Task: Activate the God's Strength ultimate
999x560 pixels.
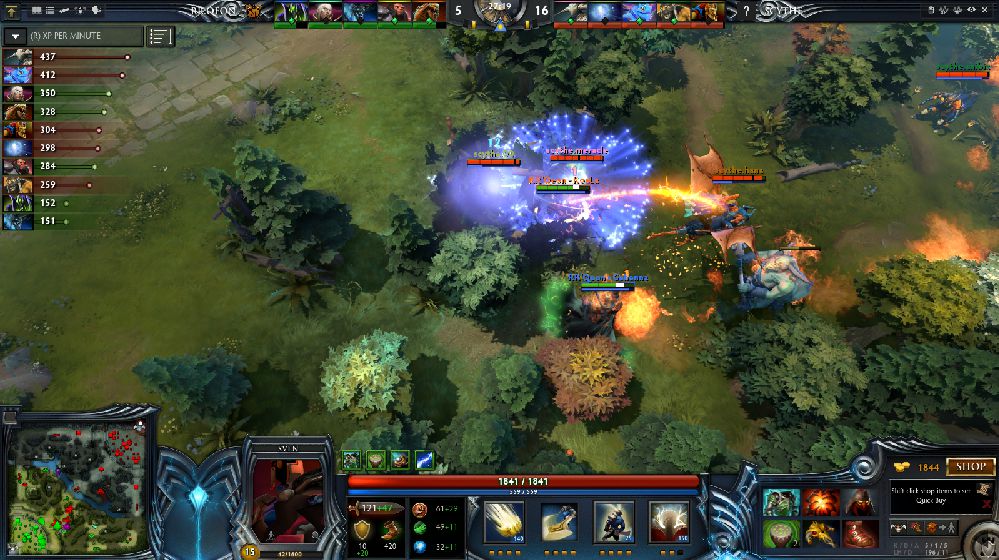Action: (x=668, y=523)
